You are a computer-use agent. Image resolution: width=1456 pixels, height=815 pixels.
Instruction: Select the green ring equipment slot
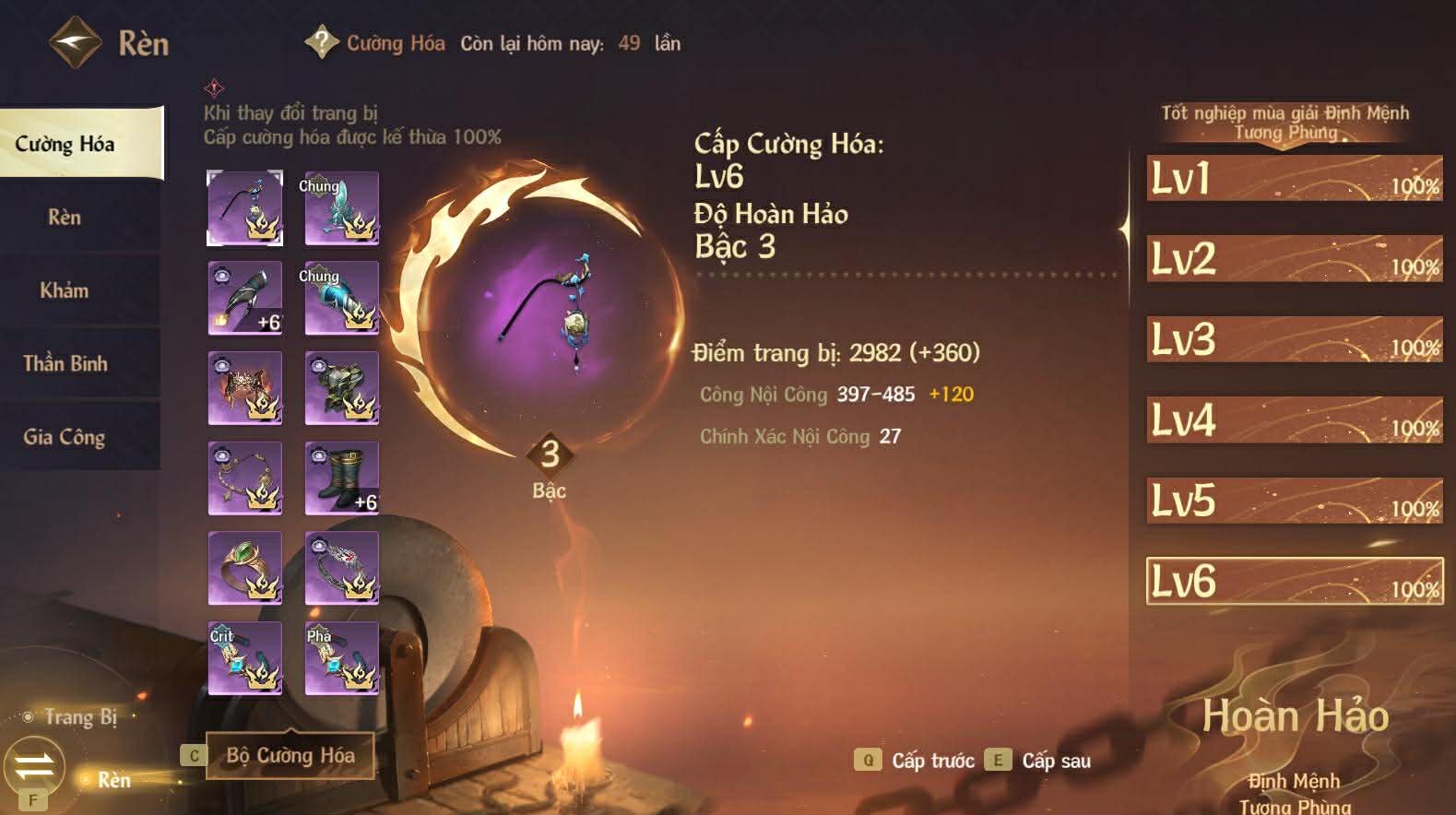tap(243, 569)
